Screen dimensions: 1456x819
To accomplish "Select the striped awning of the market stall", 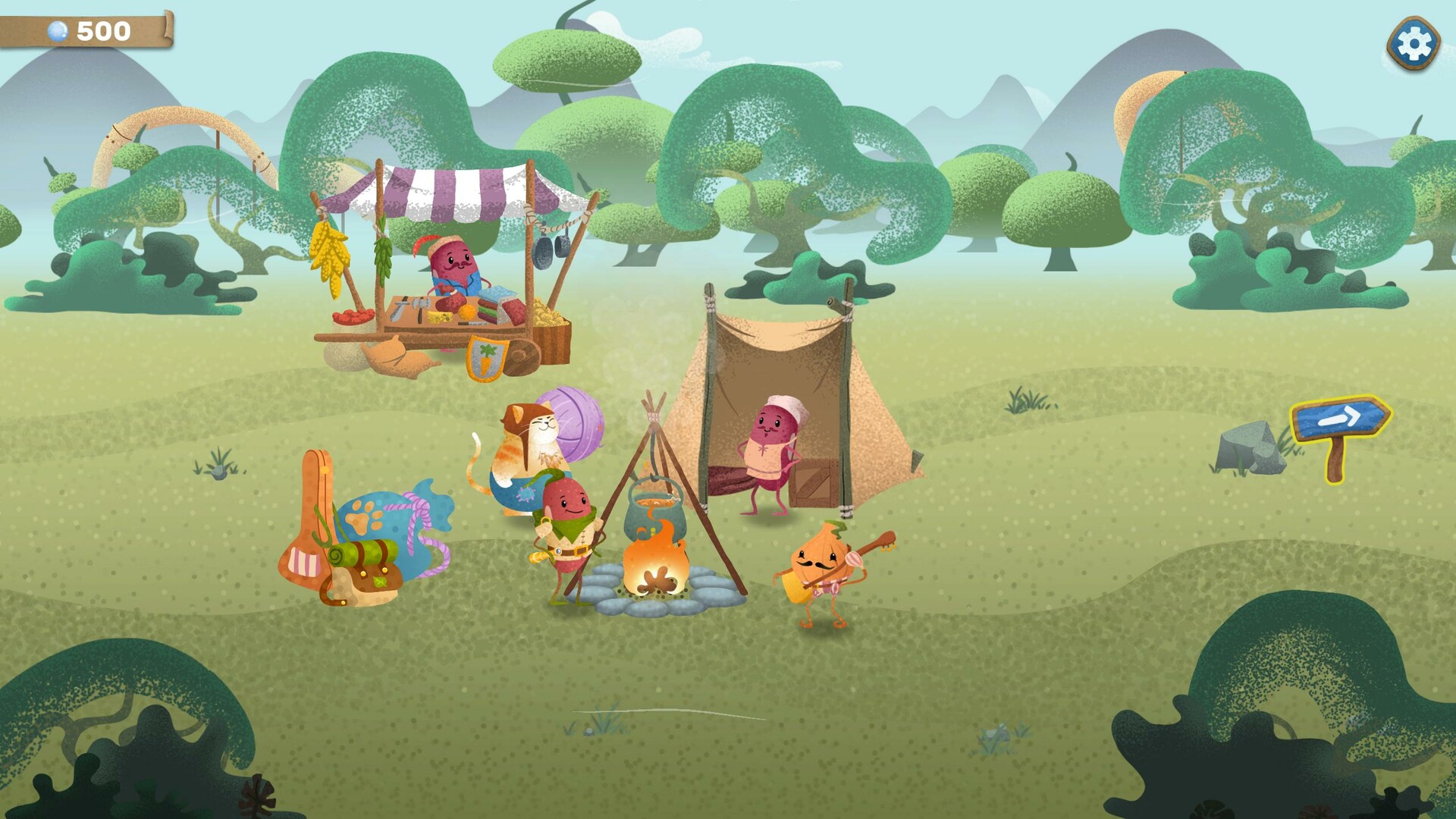I will click(447, 190).
